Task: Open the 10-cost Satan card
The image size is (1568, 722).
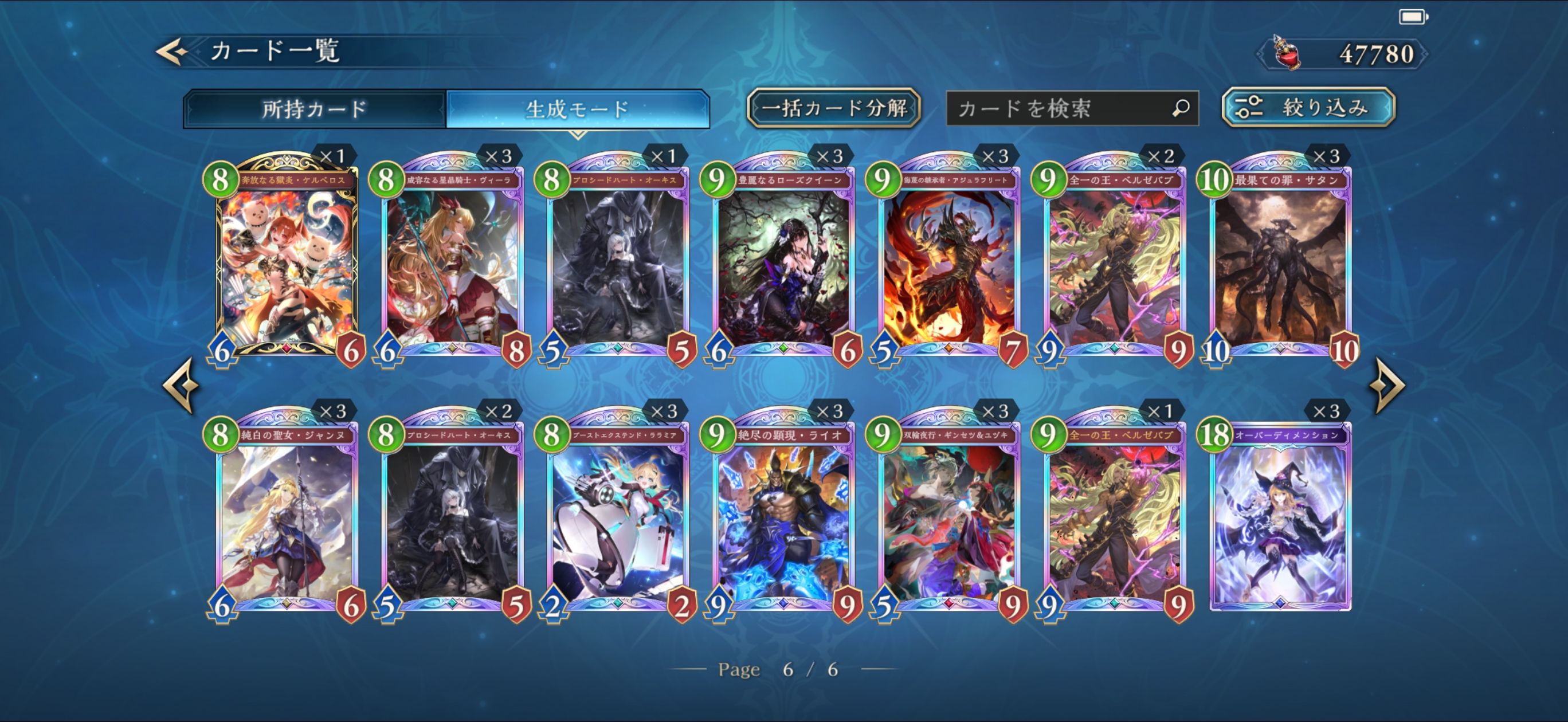Action: click(x=1280, y=262)
